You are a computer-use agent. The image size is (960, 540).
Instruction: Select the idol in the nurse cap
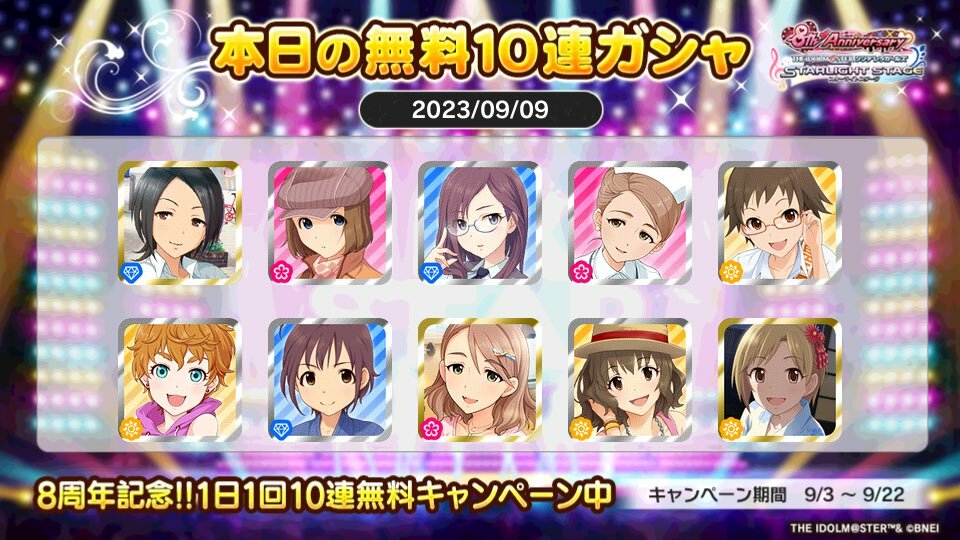(x=629, y=220)
